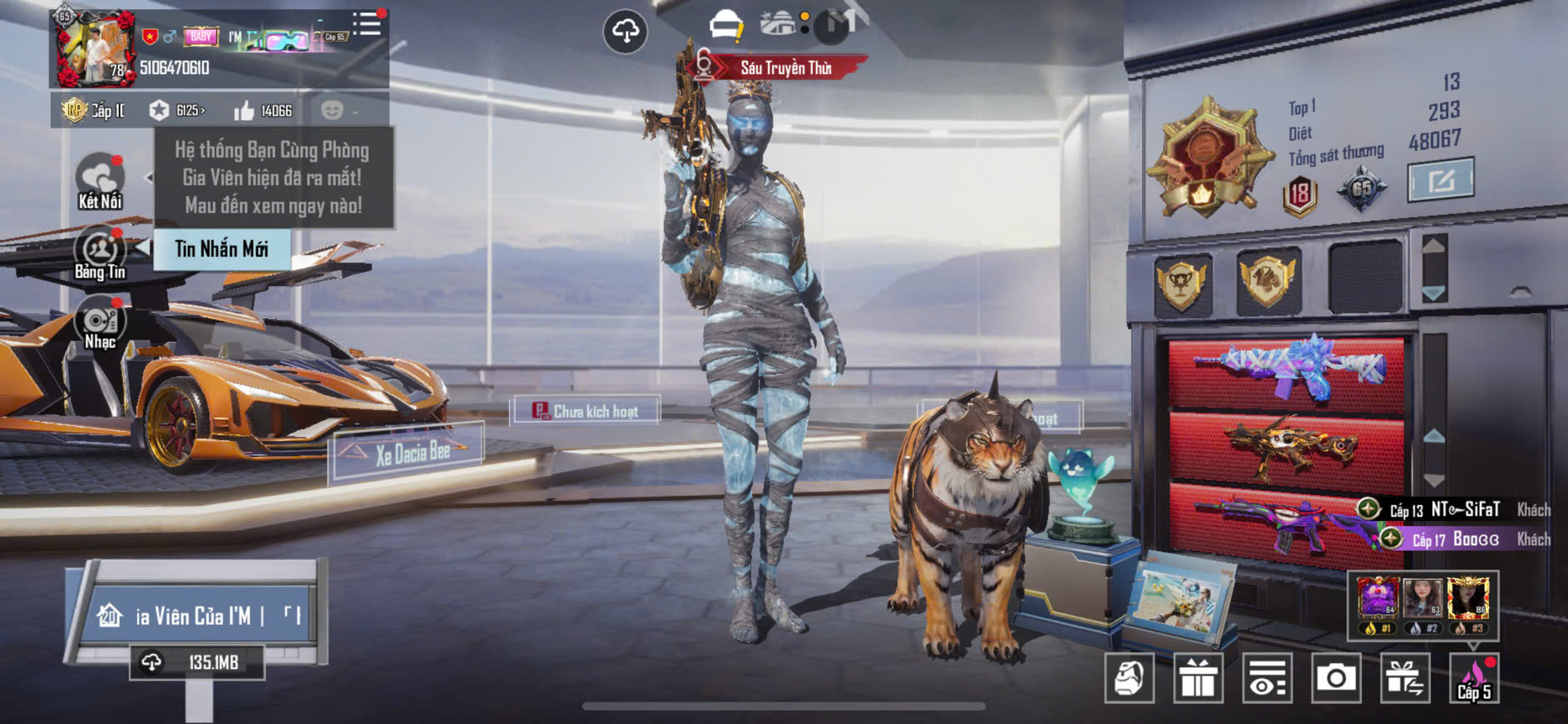Open the Cấp 5 popularity button
The width and height of the screenshot is (1568, 724).
point(1473,678)
